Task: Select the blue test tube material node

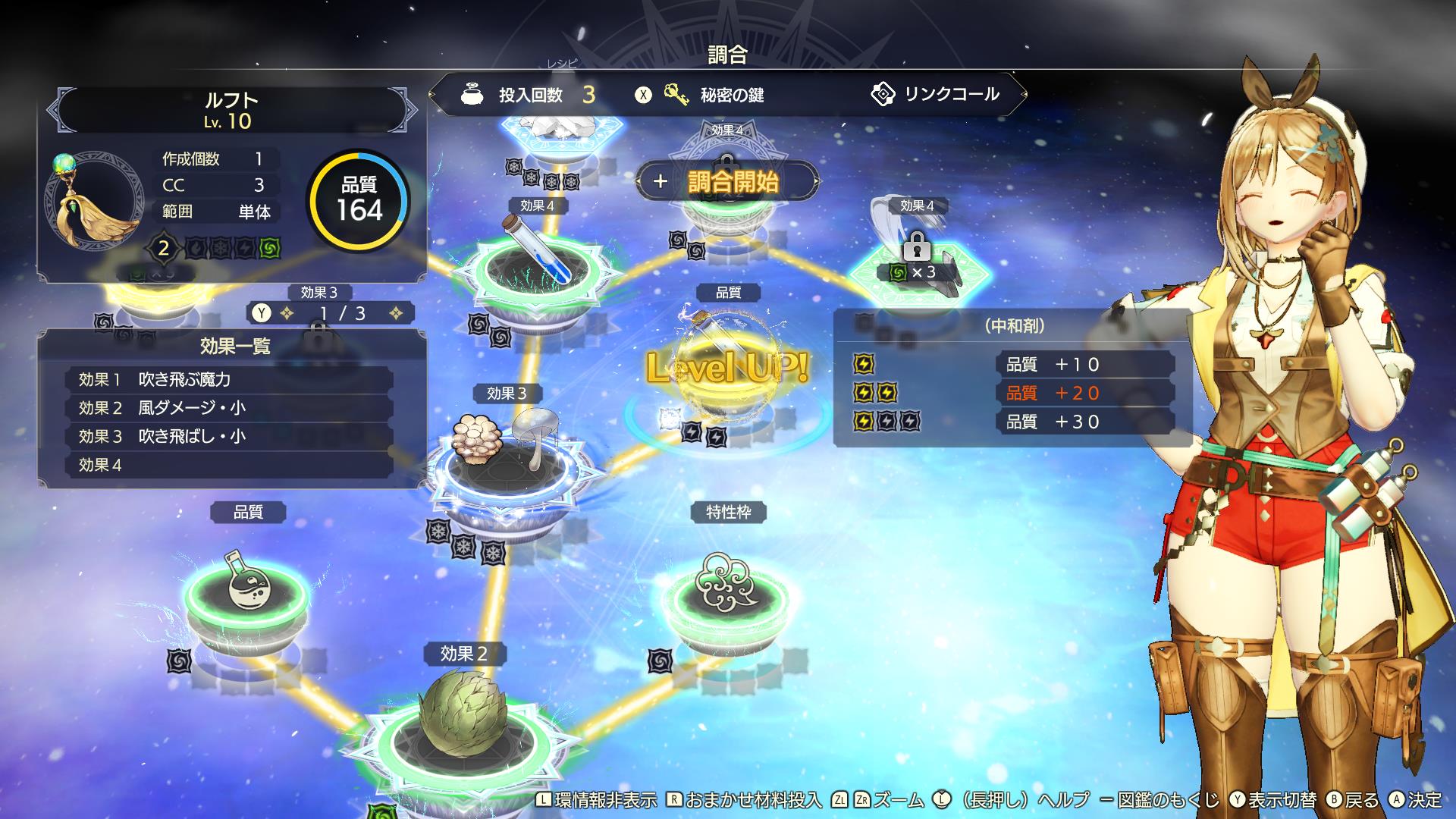Action: [537, 262]
